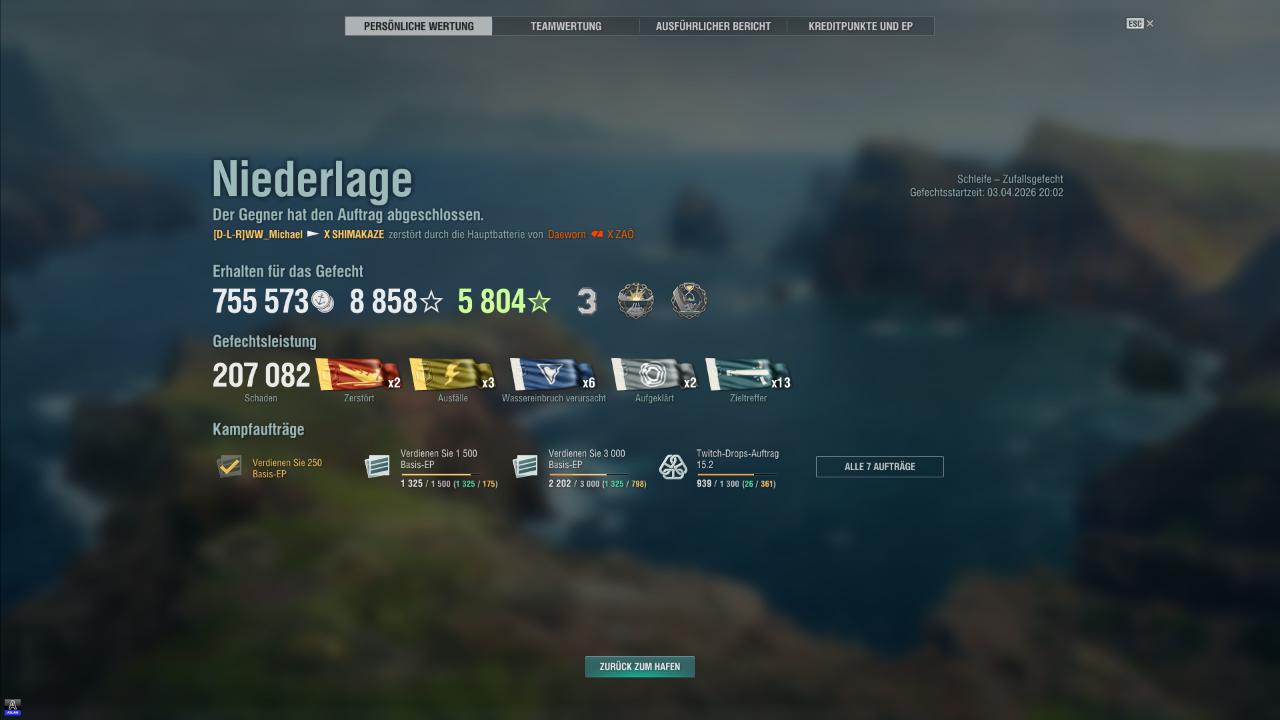This screenshot has height=720, width=1280.
Task: Click the player name Daeworn
Action: point(567,235)
